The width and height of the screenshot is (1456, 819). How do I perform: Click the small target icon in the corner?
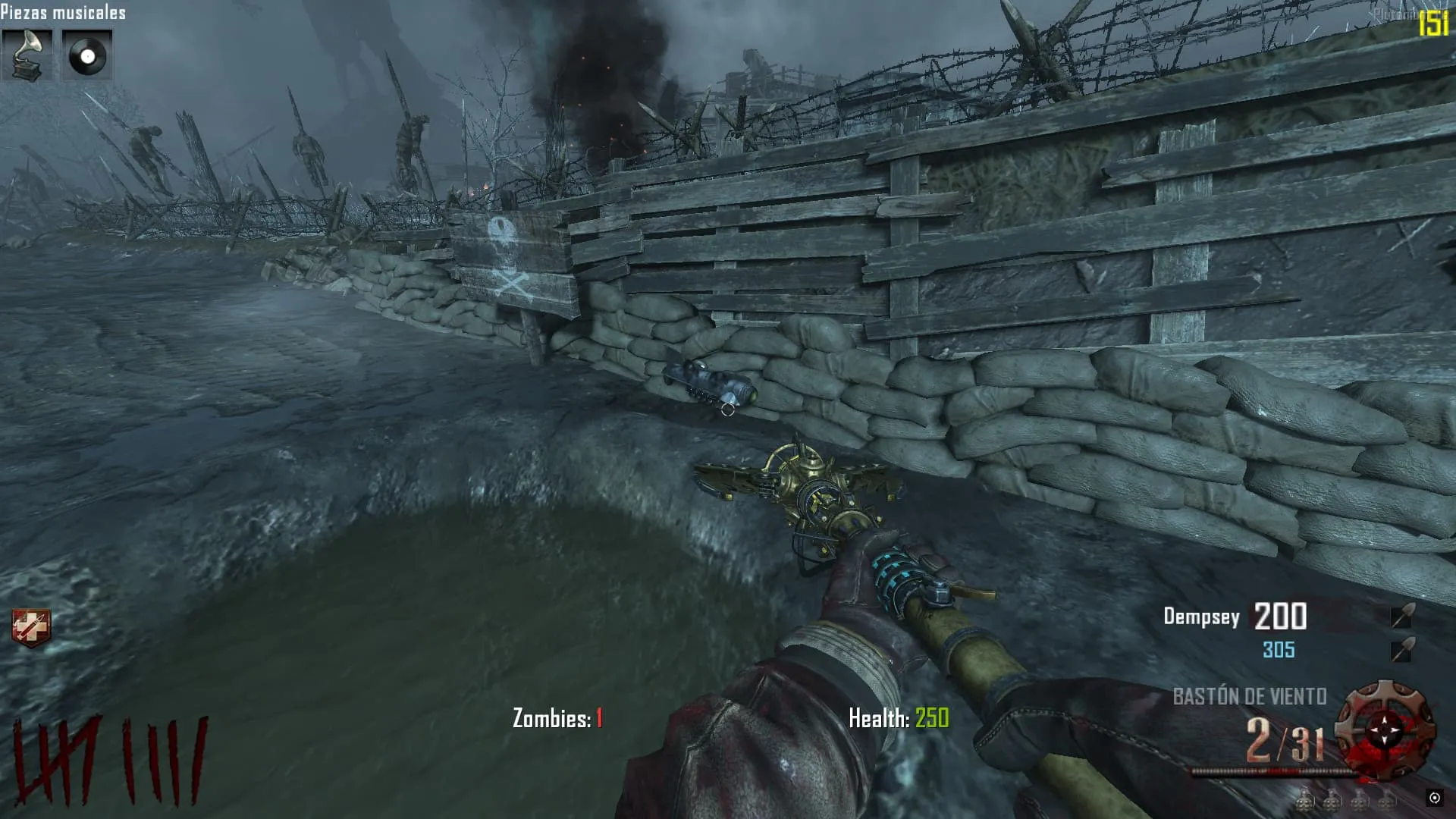[x=1434, y=798]
